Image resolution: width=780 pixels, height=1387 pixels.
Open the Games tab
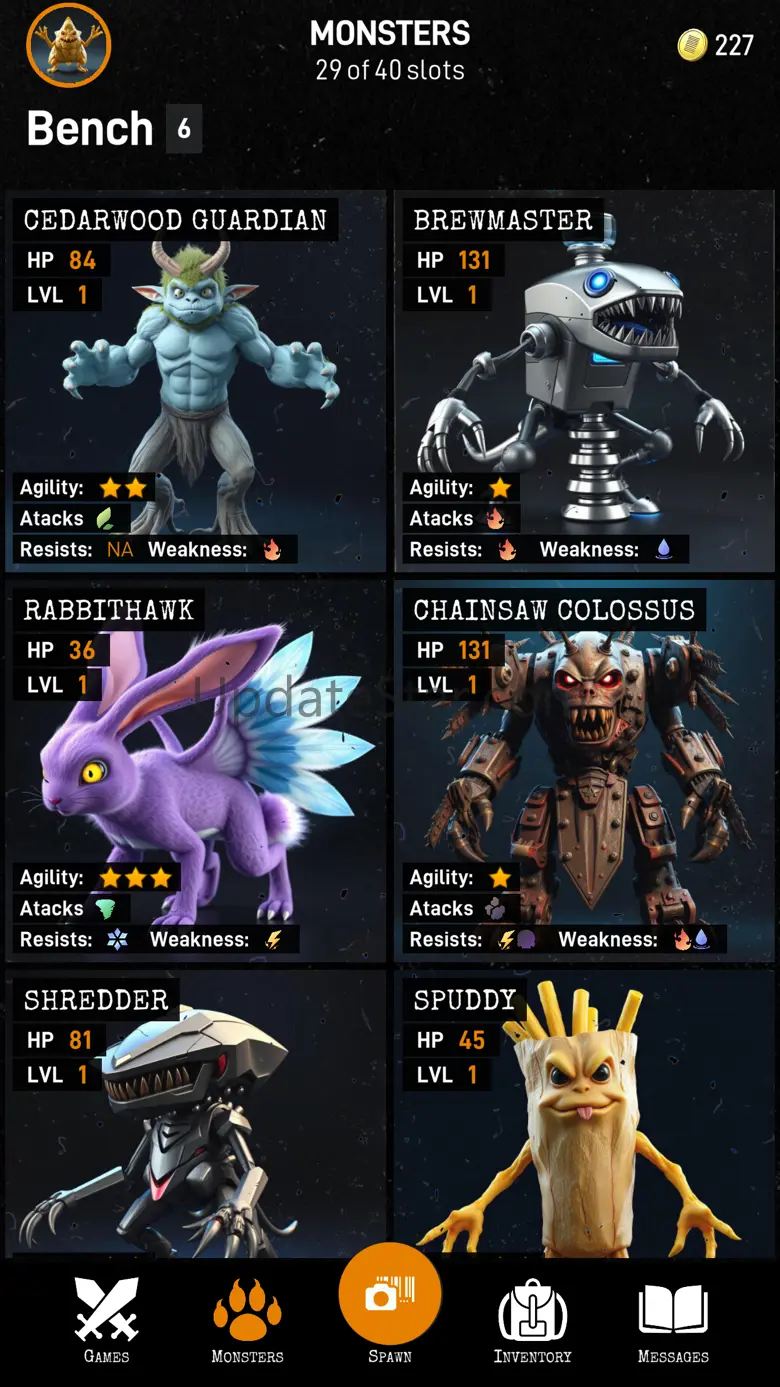click(x=106, y=1320)
